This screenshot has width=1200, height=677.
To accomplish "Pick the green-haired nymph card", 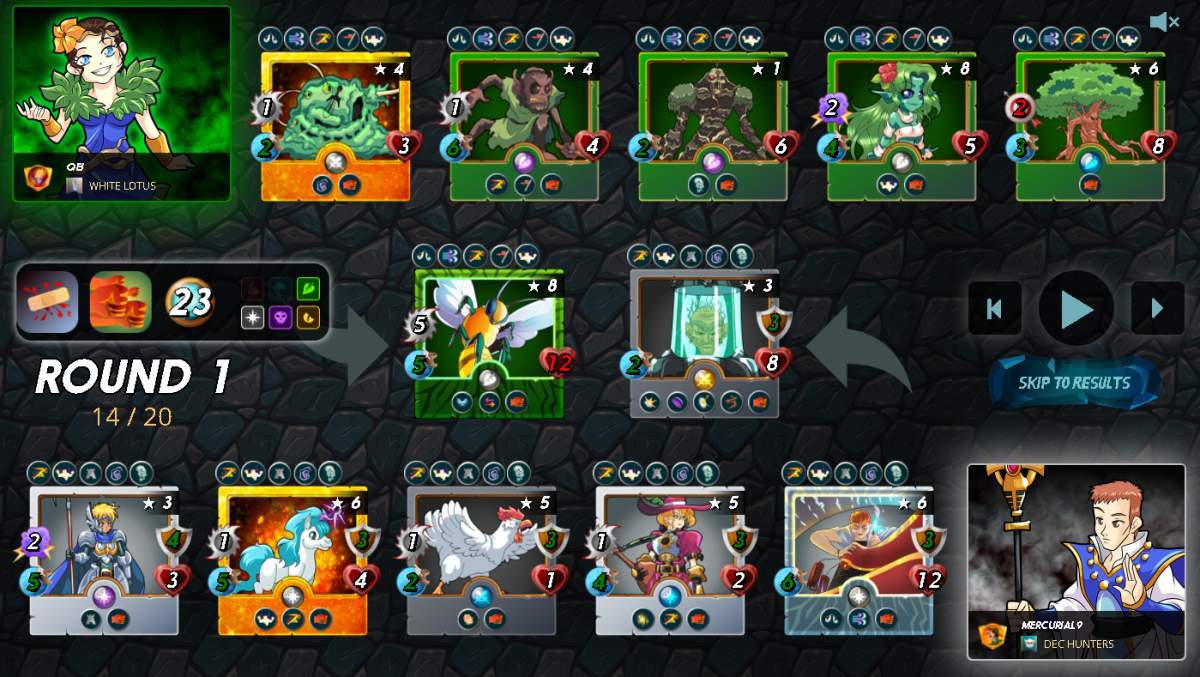I will point(901,127).
